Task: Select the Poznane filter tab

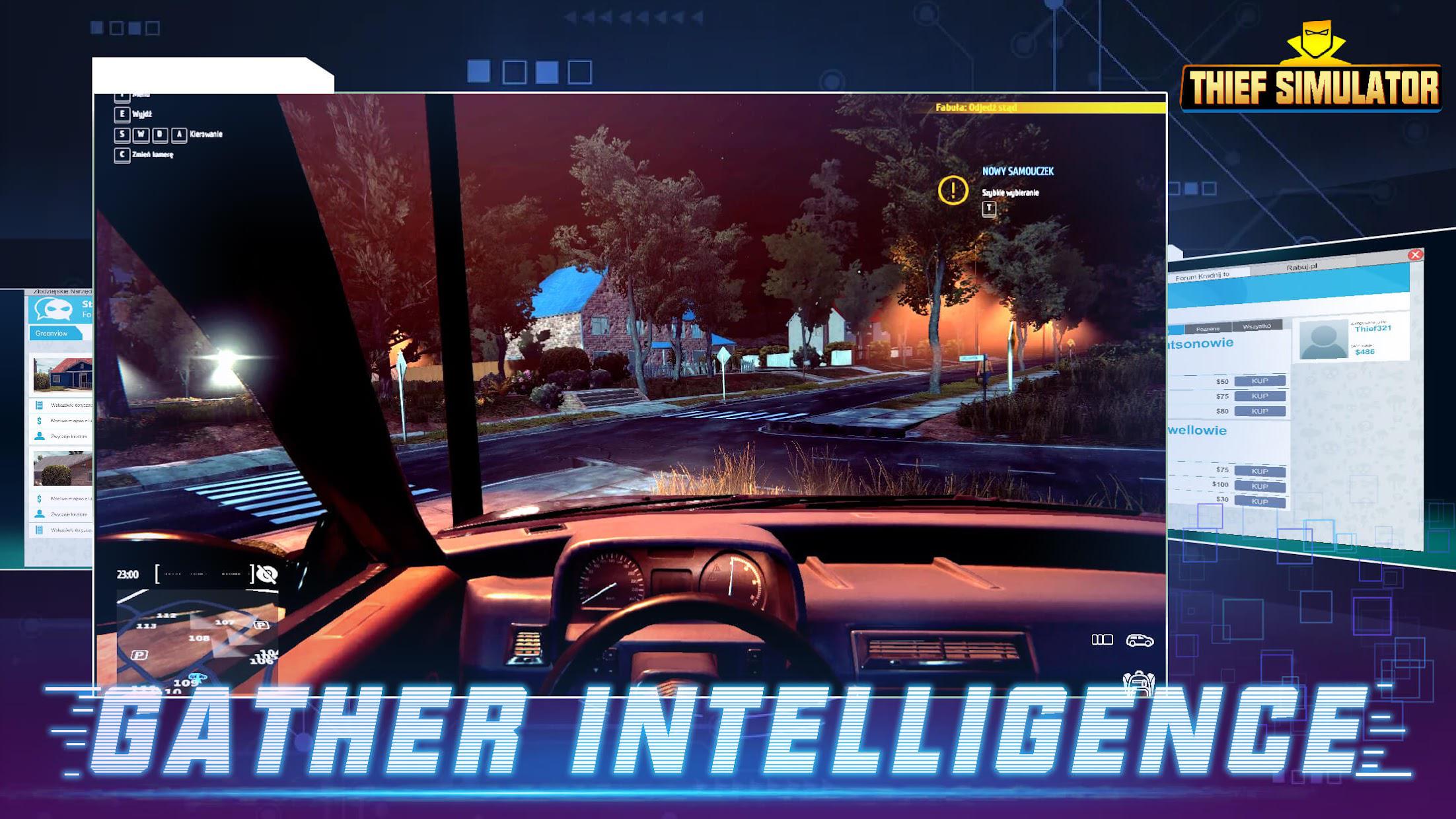Action: click(x=1208, y=328)
